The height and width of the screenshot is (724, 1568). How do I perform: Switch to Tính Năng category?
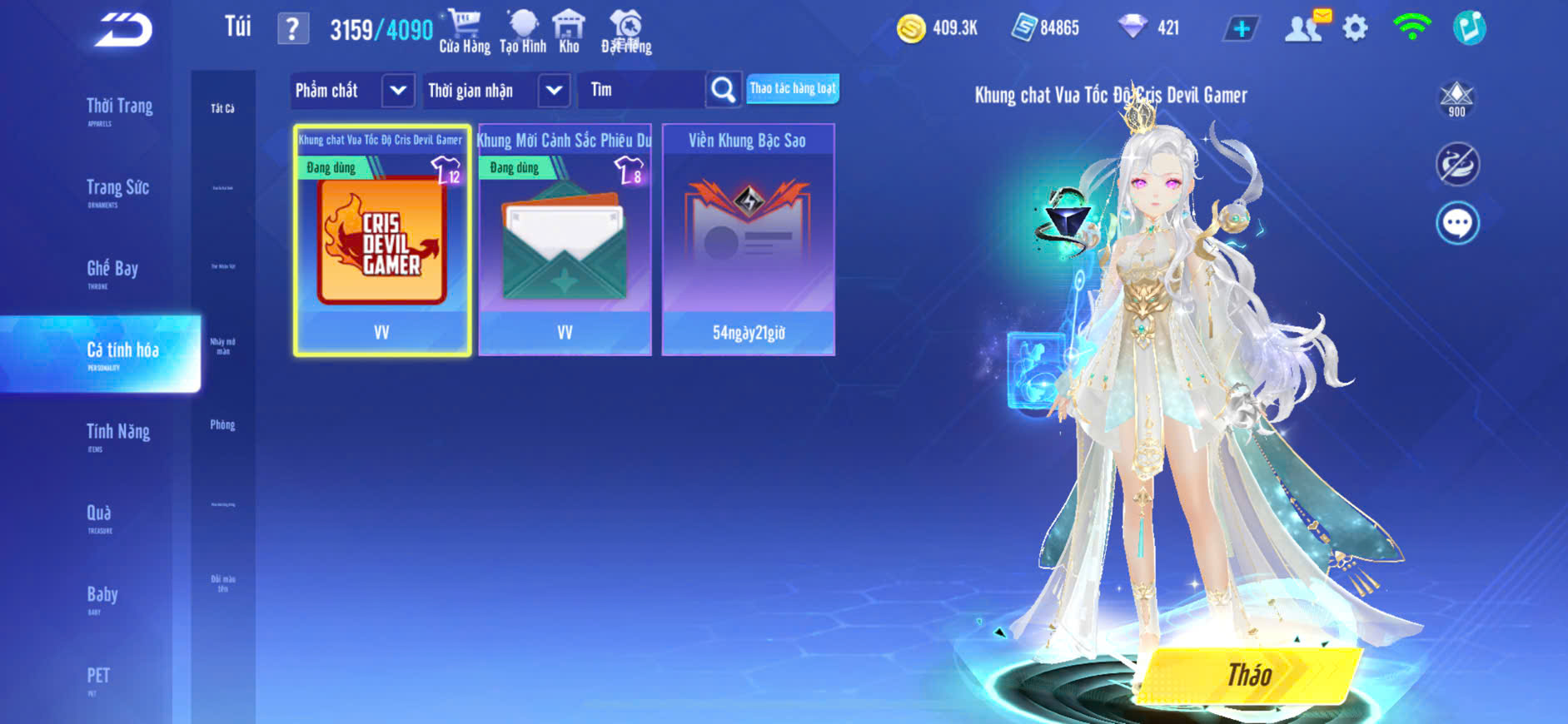(x=118, y=433)
